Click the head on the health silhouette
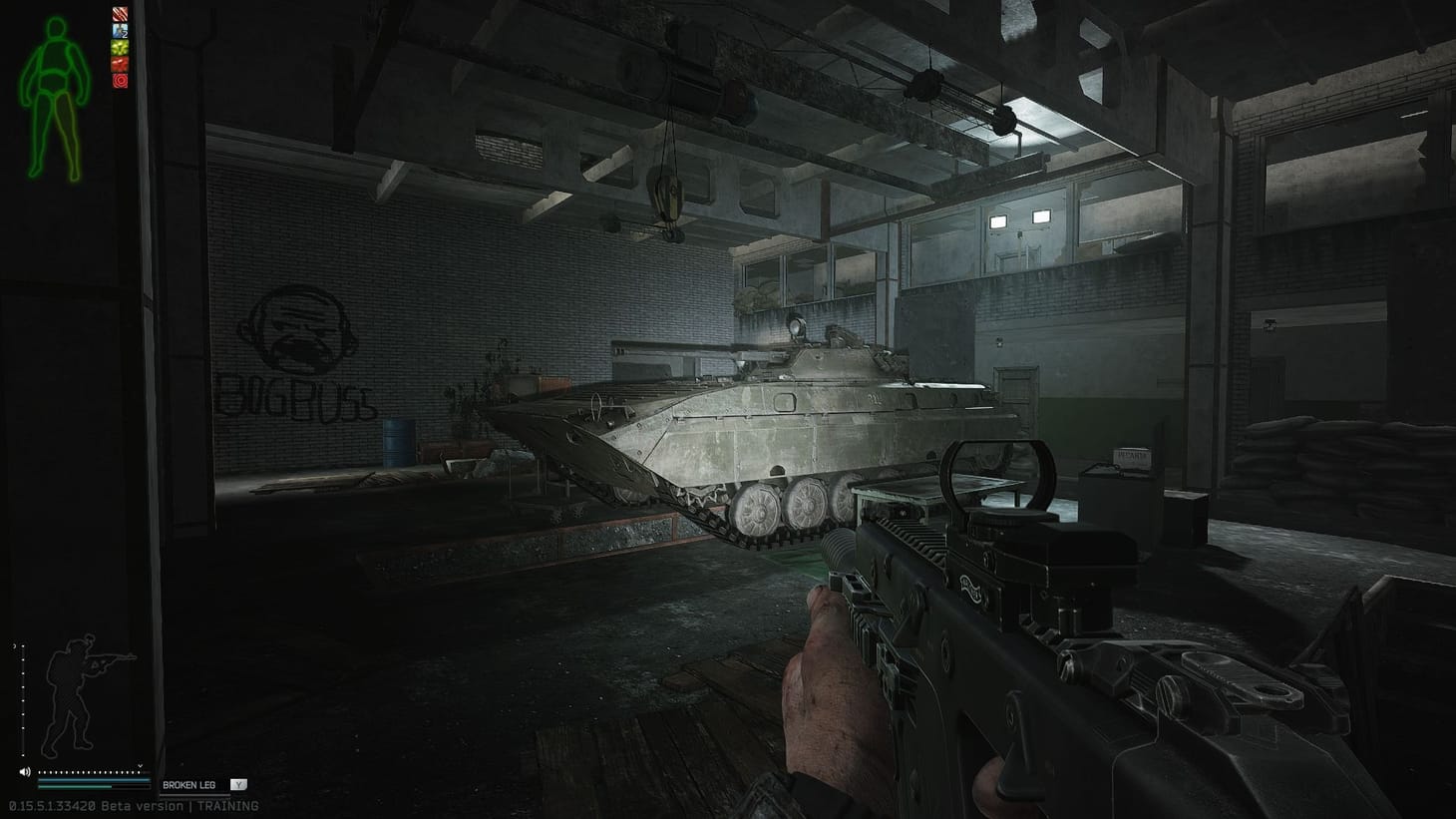This screenshot has width=1456, height=819. click(x=55, y=26)
